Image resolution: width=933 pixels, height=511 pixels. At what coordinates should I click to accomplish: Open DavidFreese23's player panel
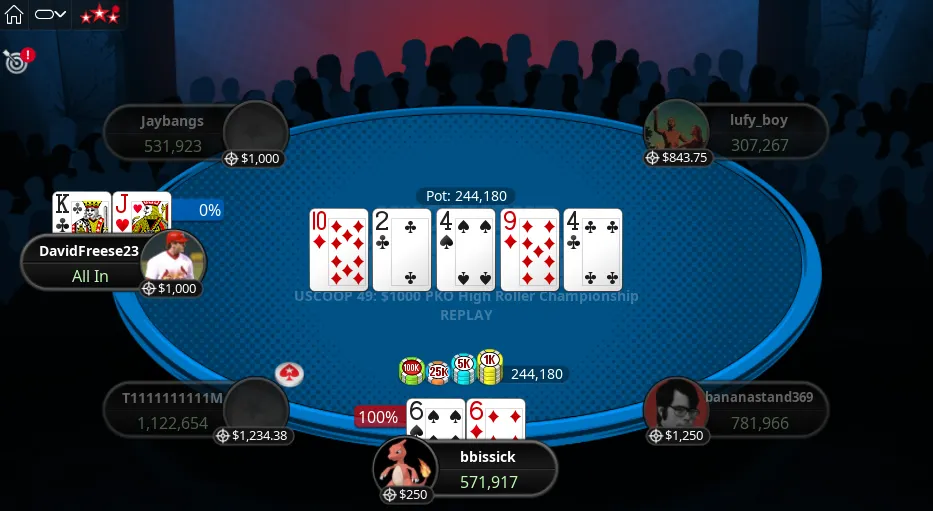[x=90, y=263]
